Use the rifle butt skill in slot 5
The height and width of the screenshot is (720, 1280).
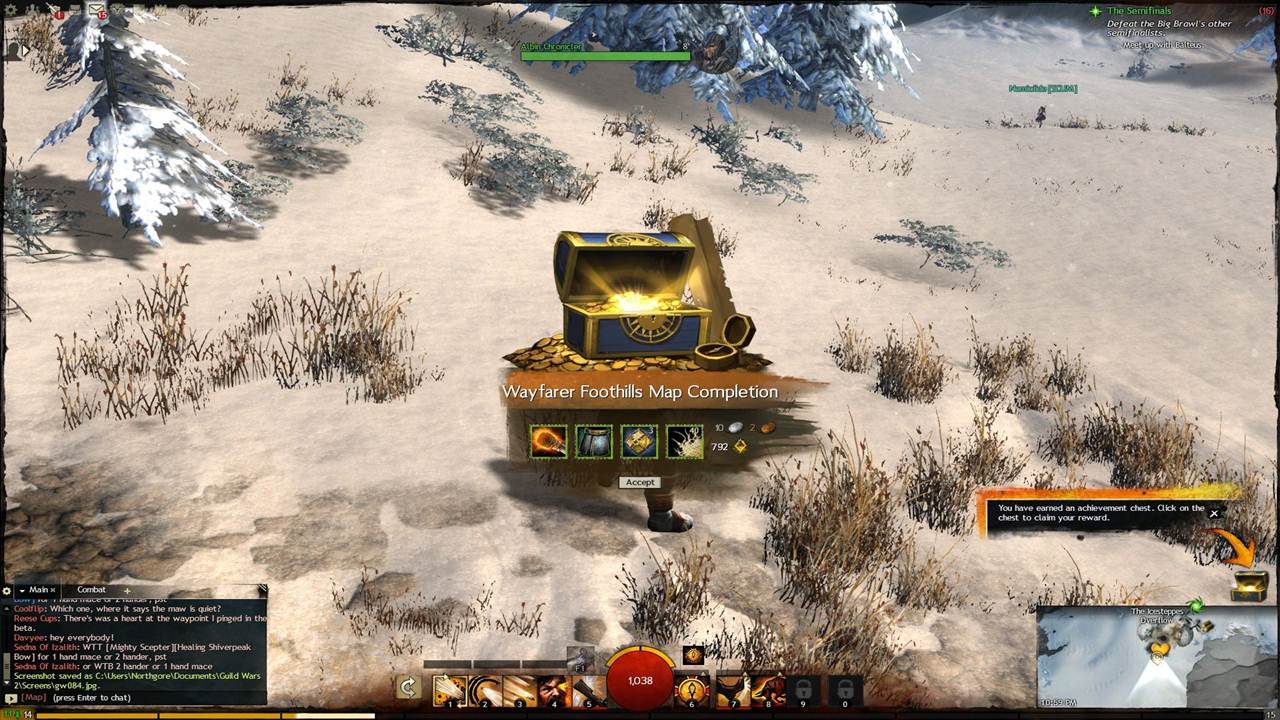point(588,690)
